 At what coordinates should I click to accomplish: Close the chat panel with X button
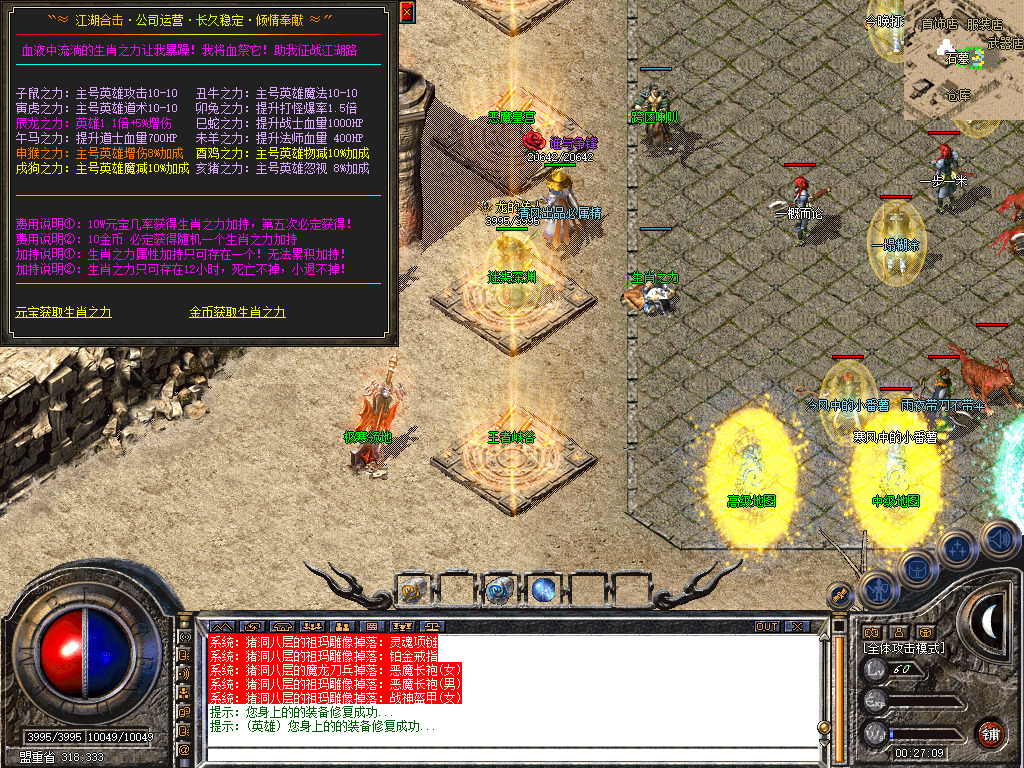coord(797,627)
